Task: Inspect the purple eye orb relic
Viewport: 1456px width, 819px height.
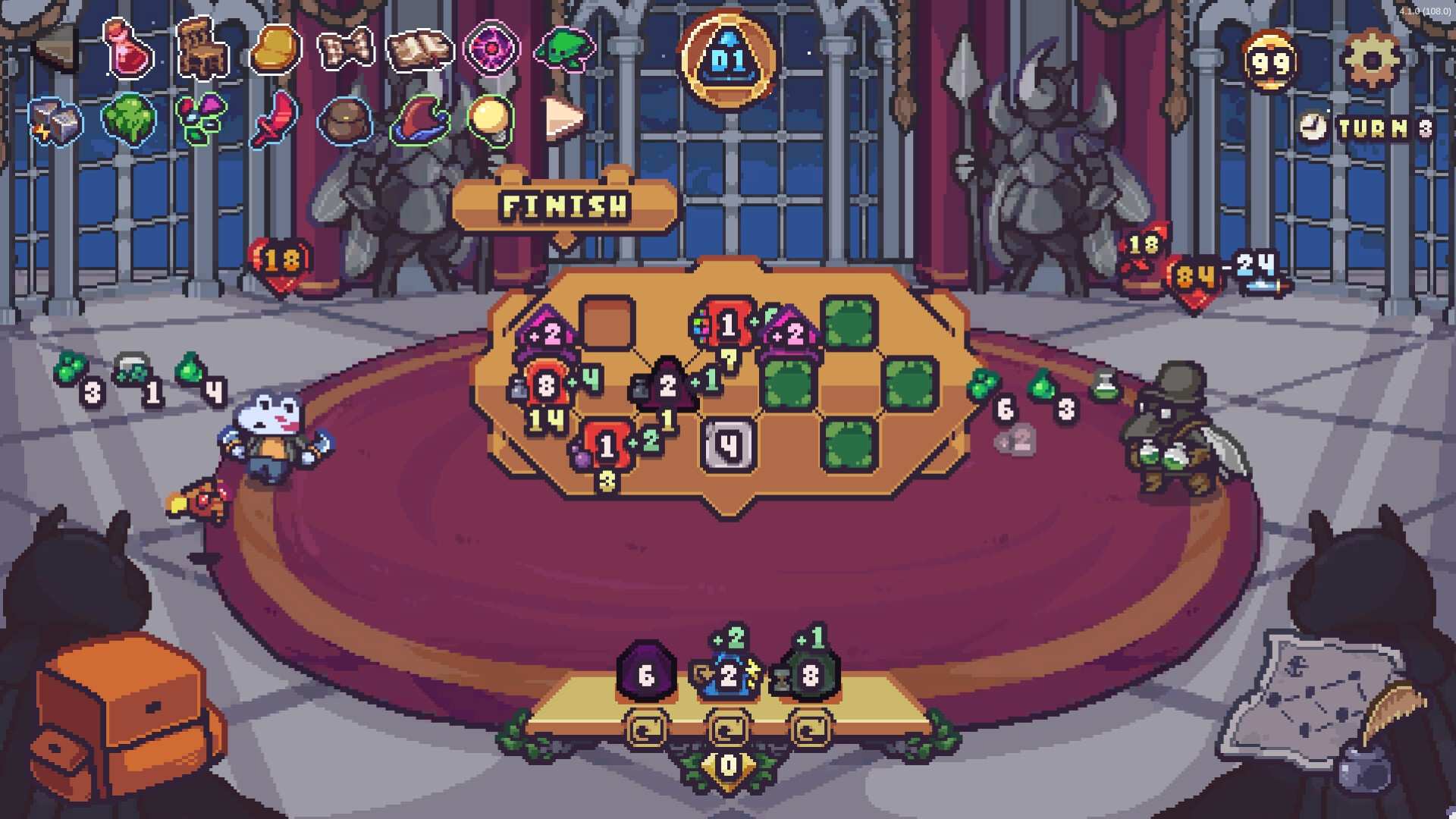Action: click(491, 49)
